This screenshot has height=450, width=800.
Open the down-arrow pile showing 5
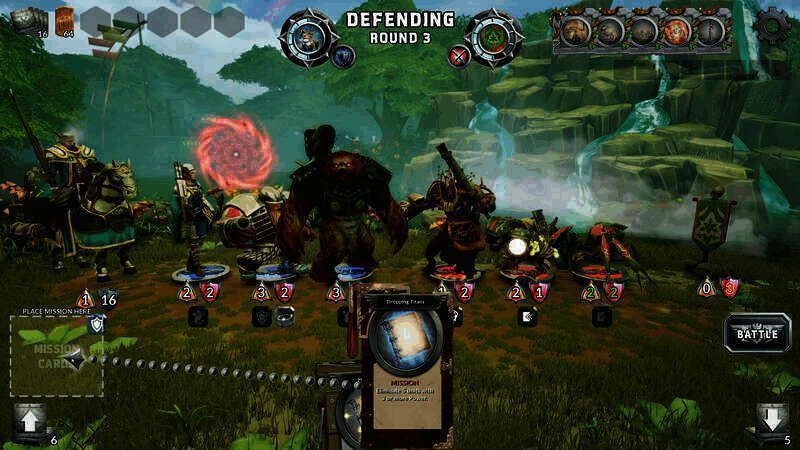tap(770, 420)
